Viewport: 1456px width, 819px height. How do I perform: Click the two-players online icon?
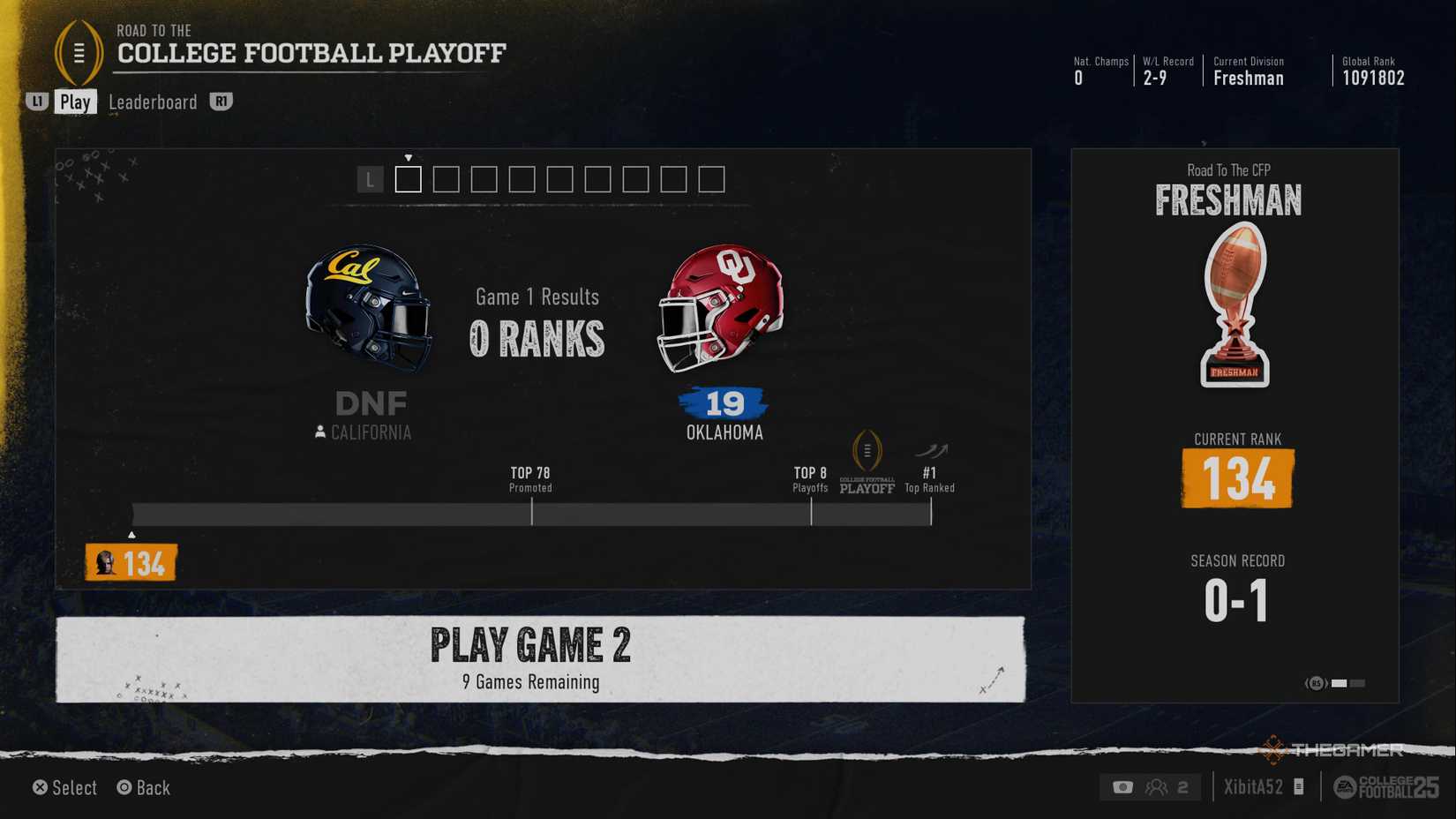[x=1159, y=786]
